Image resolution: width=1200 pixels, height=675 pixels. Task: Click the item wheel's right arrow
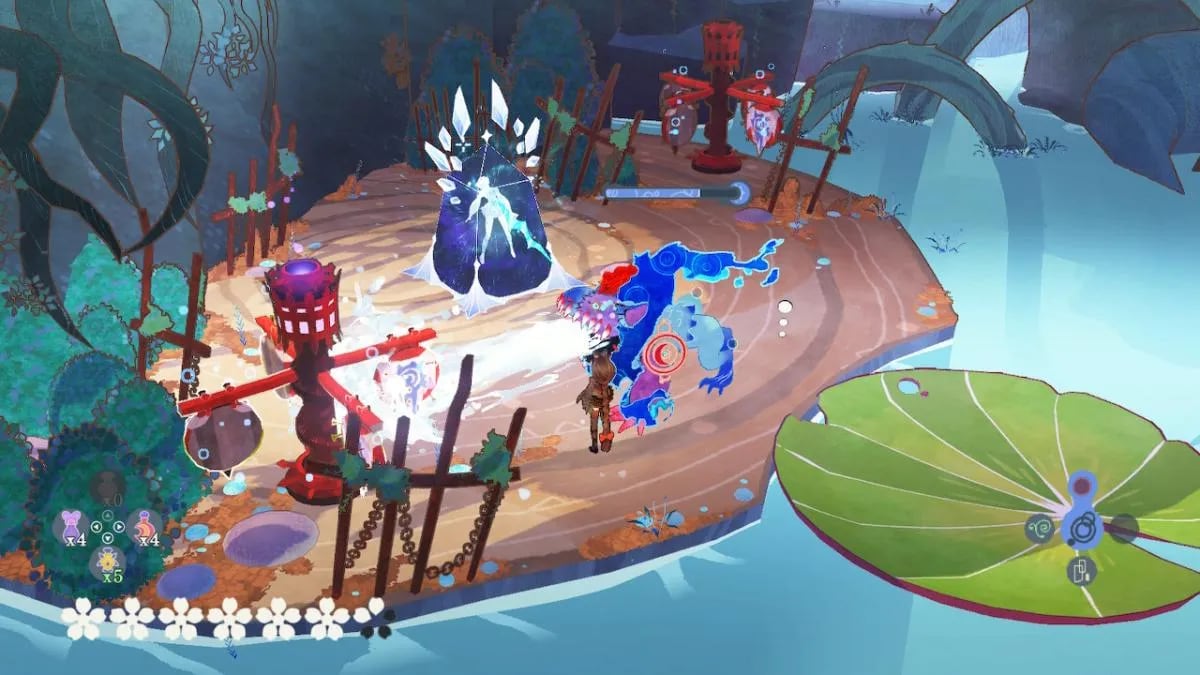pos(121,526)
